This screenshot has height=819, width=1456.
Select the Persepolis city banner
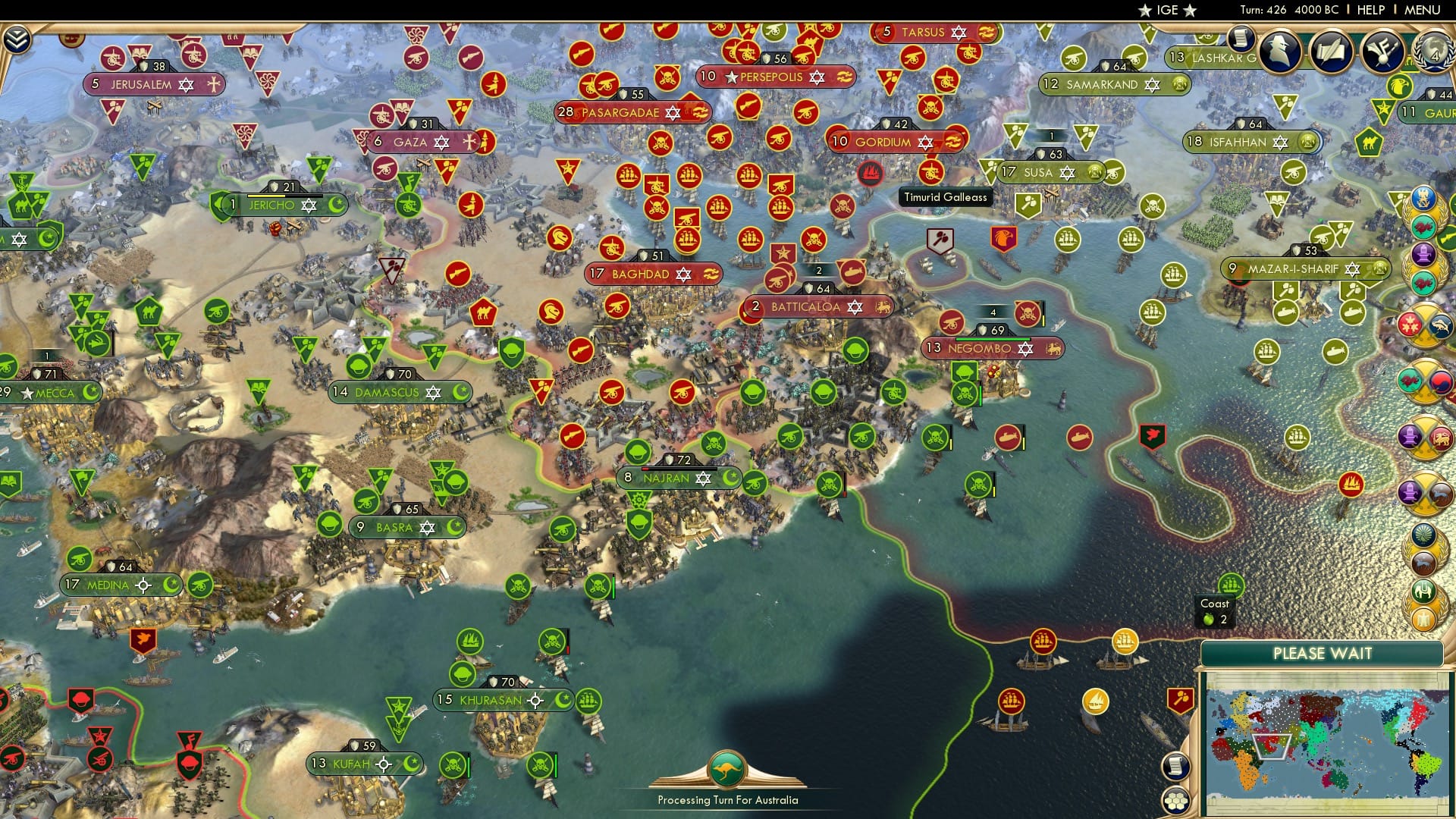(x=773, y=76)
